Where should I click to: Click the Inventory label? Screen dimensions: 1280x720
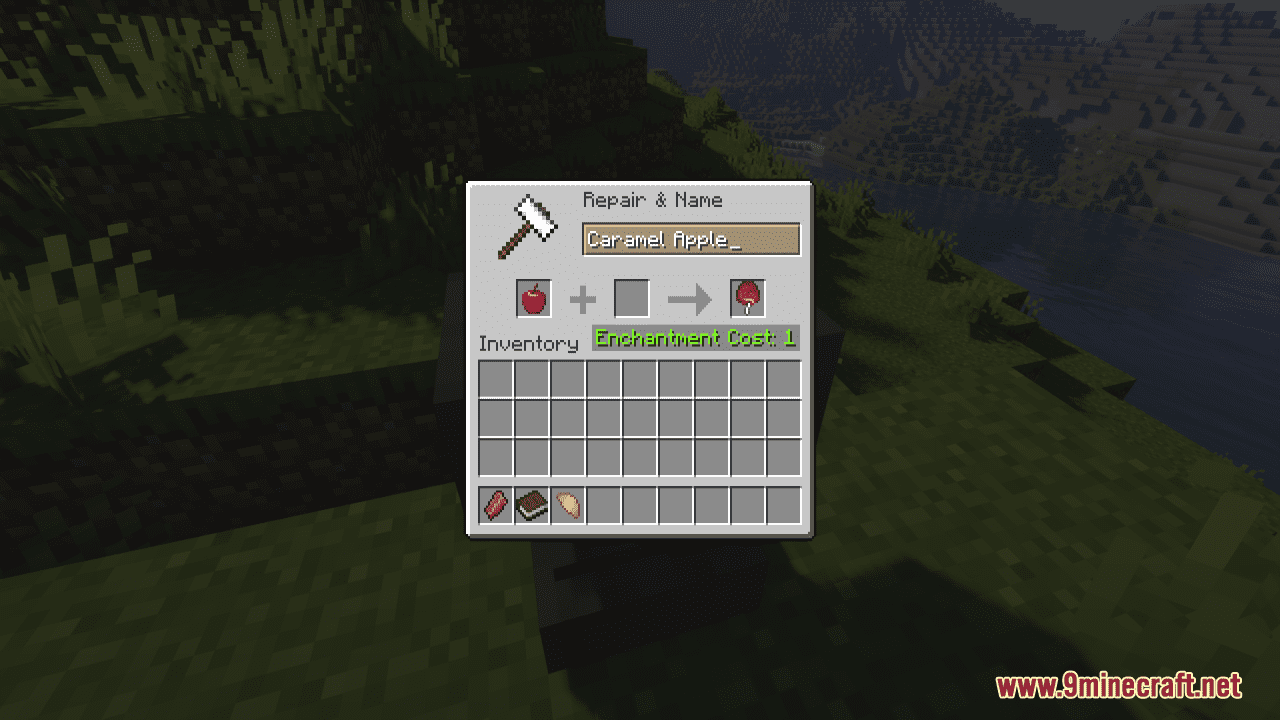point(529,343)
